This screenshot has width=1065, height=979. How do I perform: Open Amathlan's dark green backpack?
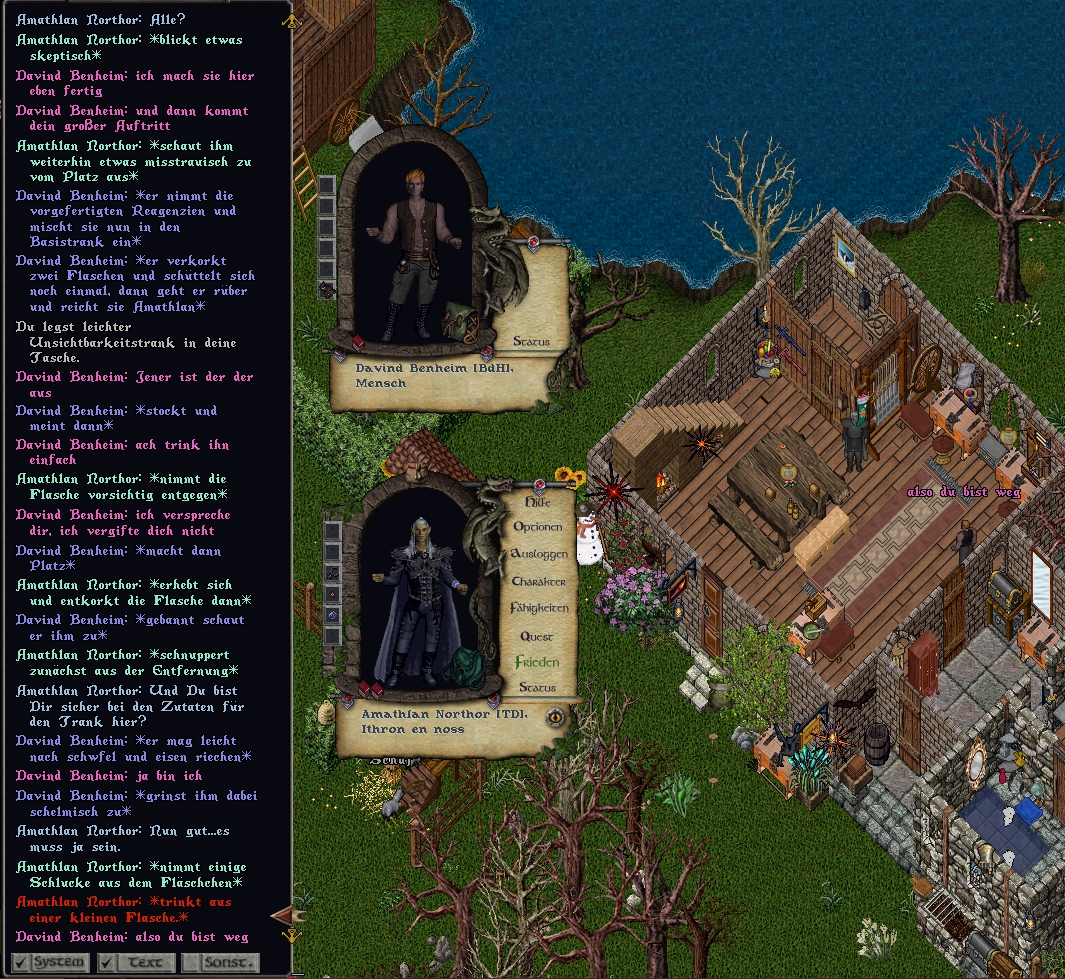[464, 668]
